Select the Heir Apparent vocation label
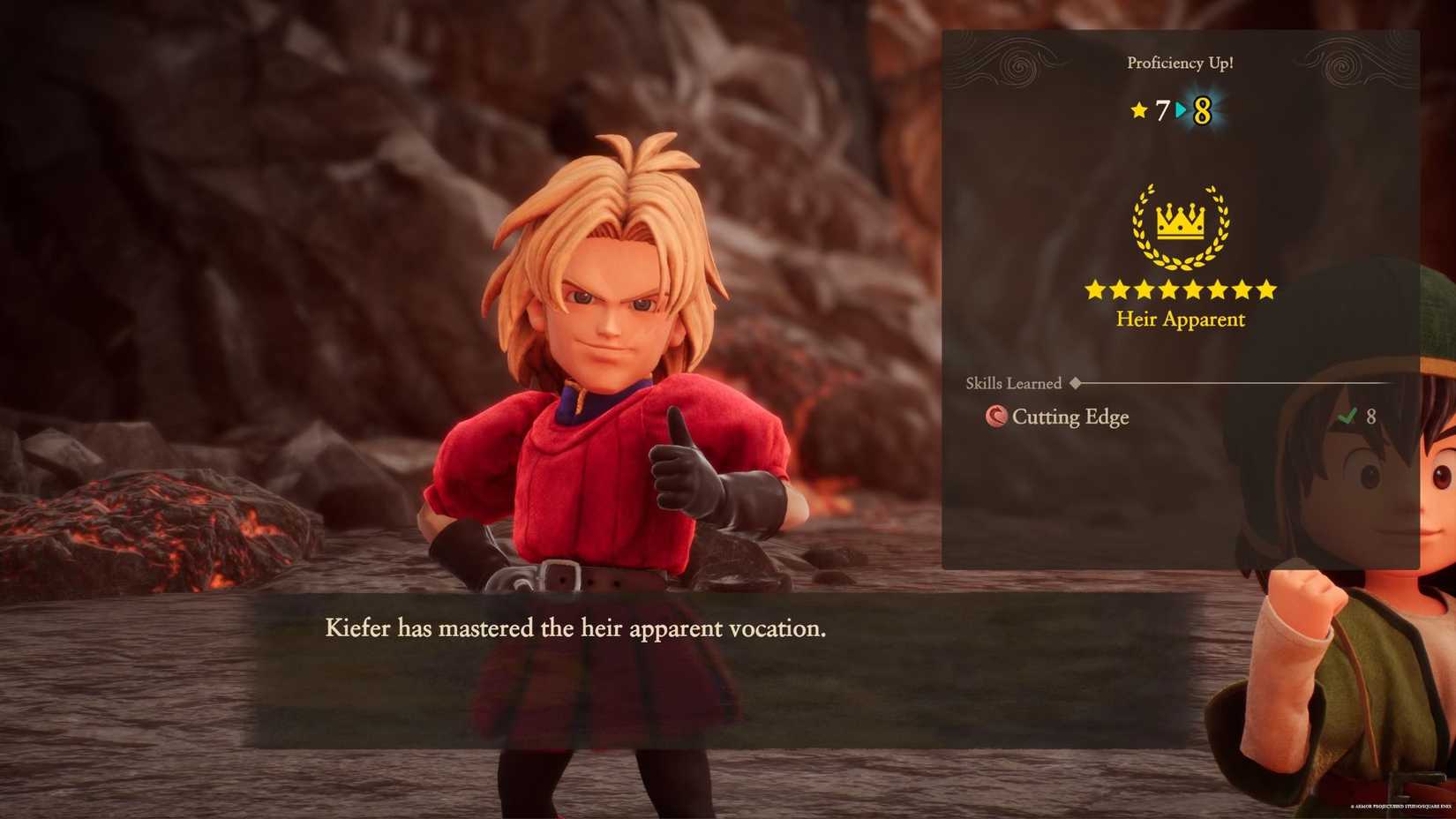 click(x=1179, y=319)
